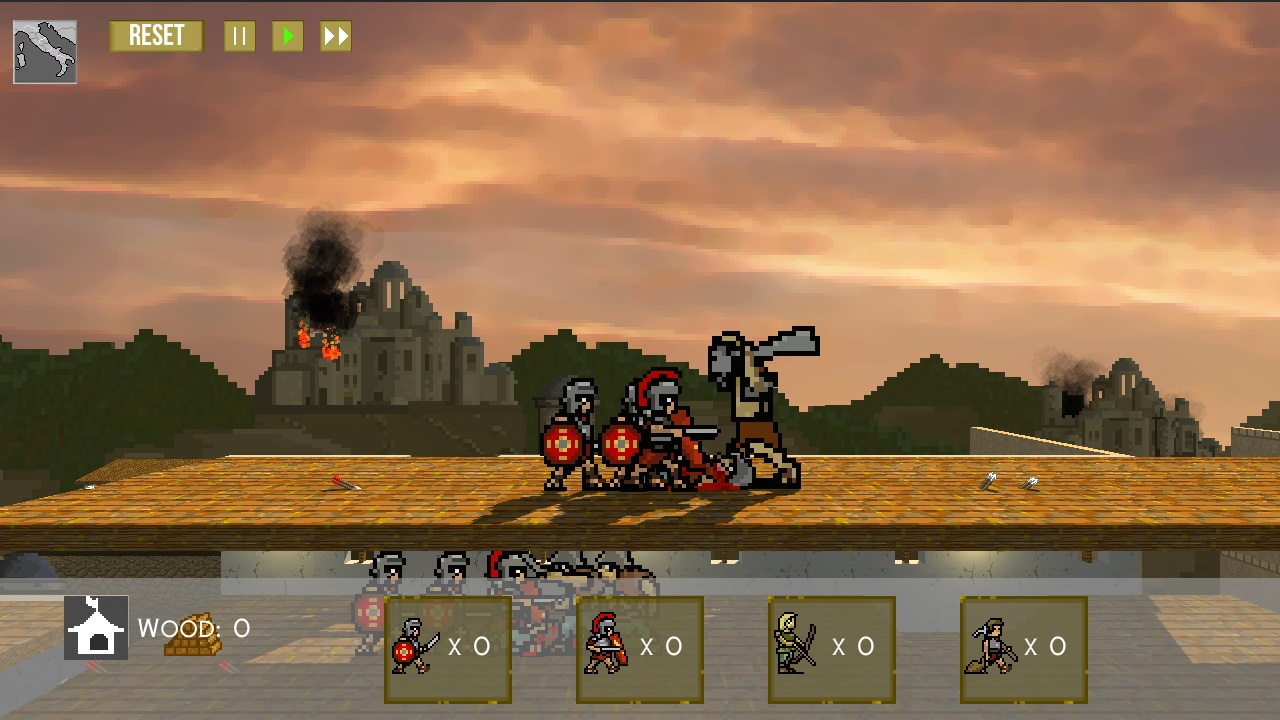
Task: Choose the red-crested centurion unit card
Action: point(640,649)
